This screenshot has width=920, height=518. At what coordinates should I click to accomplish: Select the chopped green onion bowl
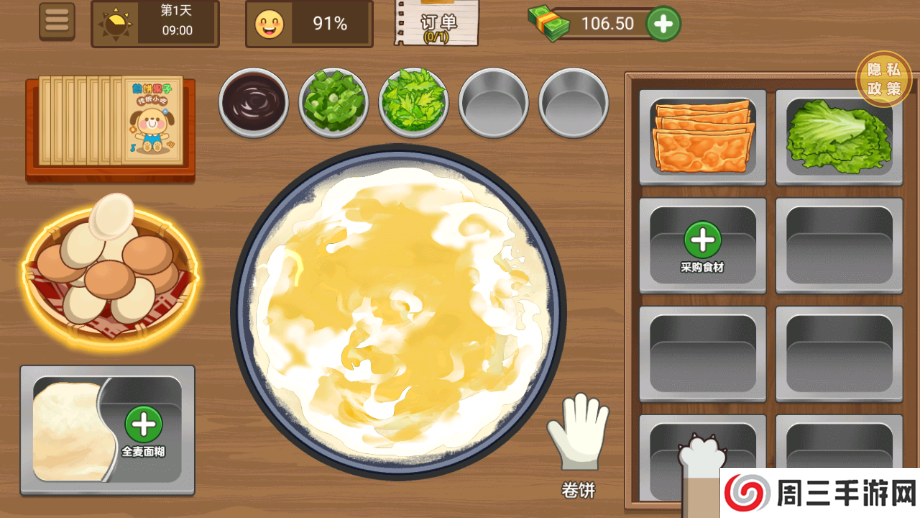[x=333, y=100]
